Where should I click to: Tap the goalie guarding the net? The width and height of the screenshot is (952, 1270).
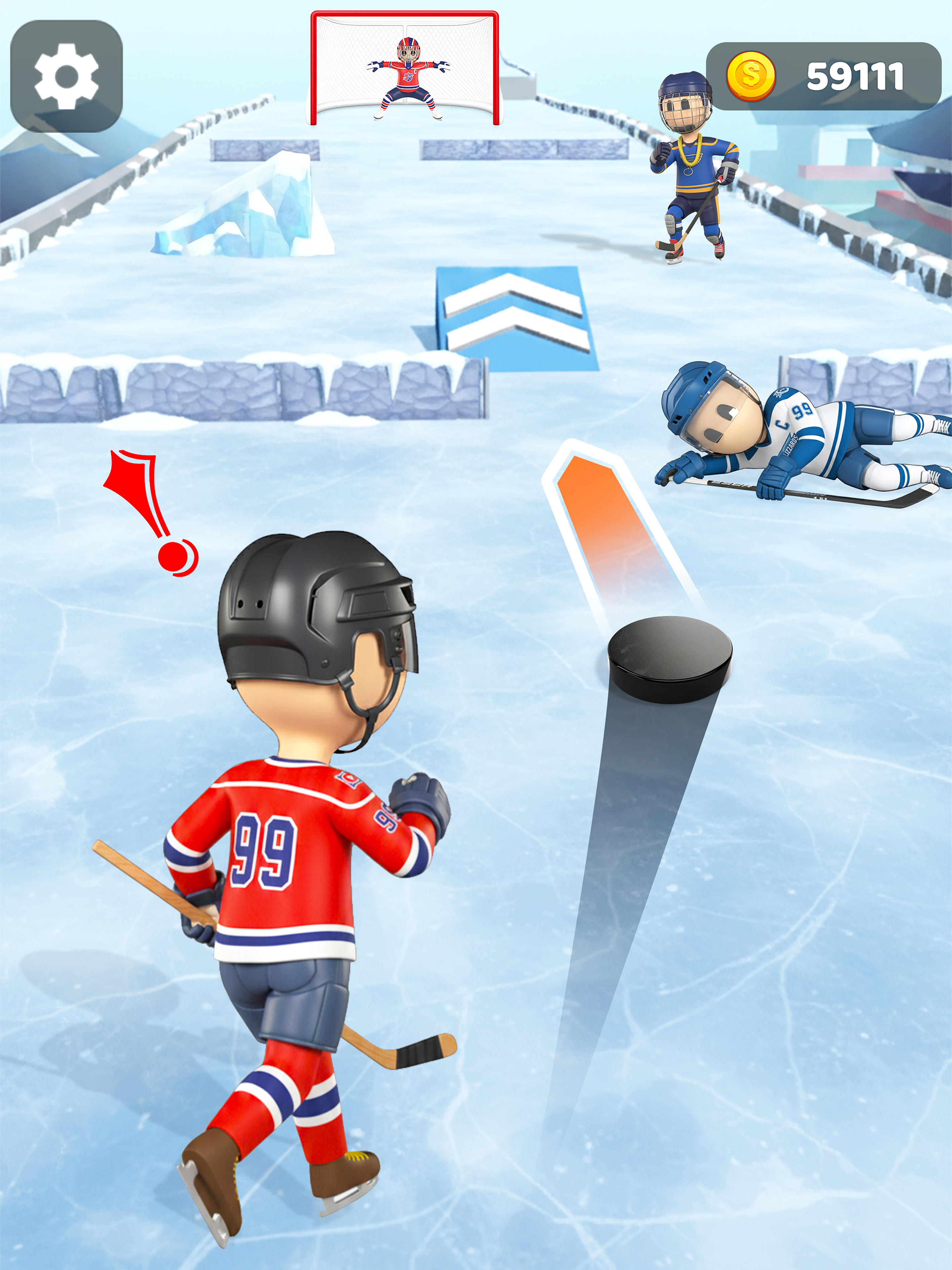(x=409, y=75)
